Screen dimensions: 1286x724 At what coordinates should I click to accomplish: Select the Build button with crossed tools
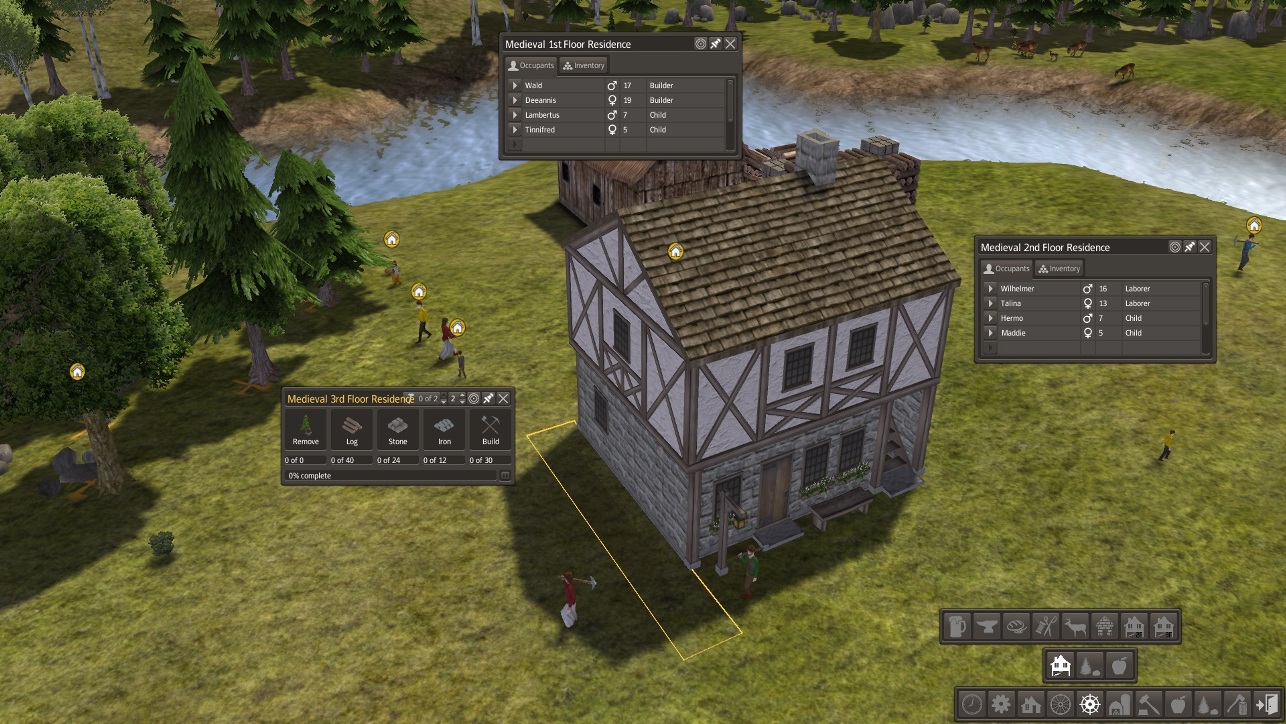tap(490, 429)
